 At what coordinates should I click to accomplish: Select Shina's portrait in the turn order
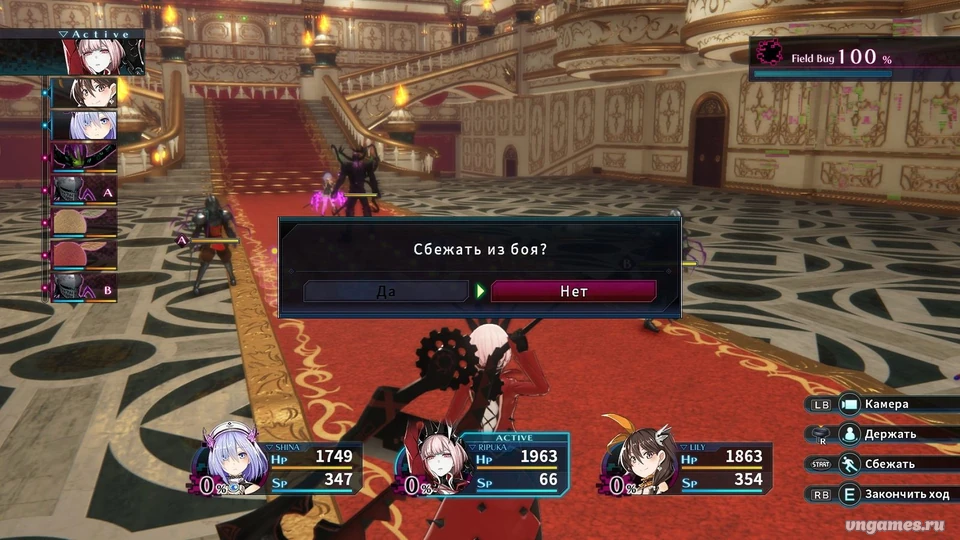(x=84, y=125)
